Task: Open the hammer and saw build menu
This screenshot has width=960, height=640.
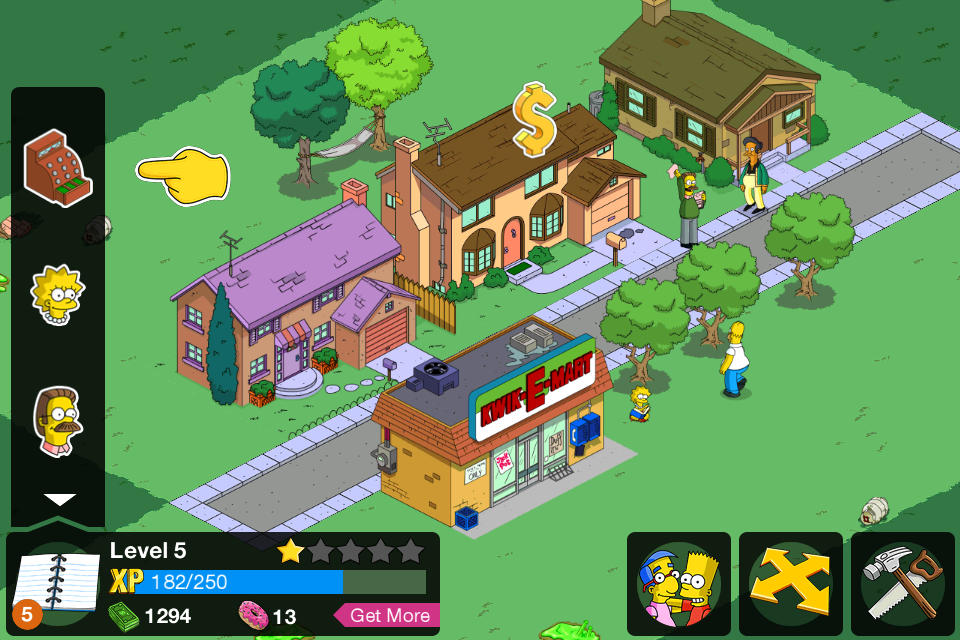Action: [903, 583]
